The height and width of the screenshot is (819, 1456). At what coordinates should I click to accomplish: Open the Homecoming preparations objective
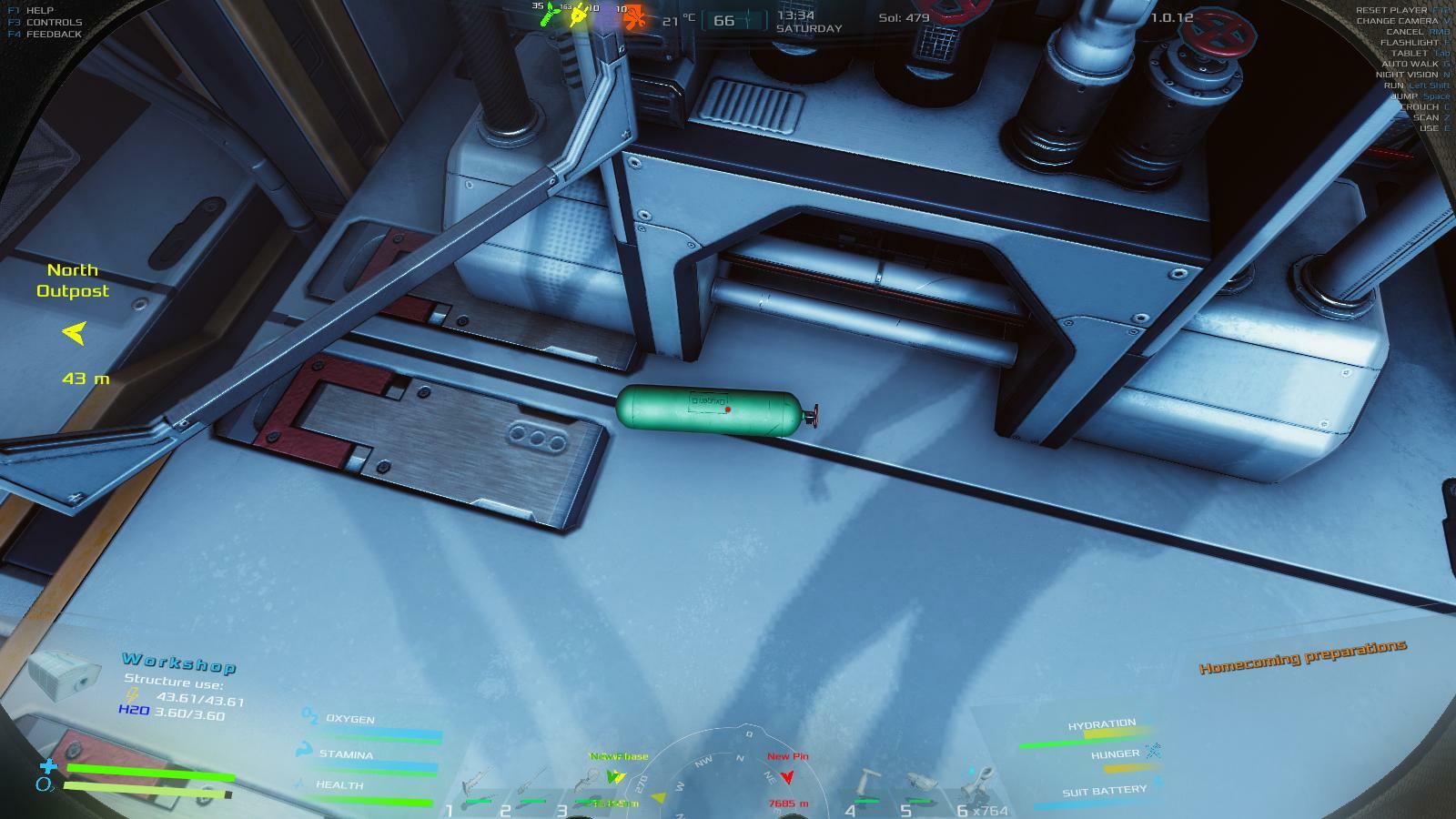[x=1302, y=656]
